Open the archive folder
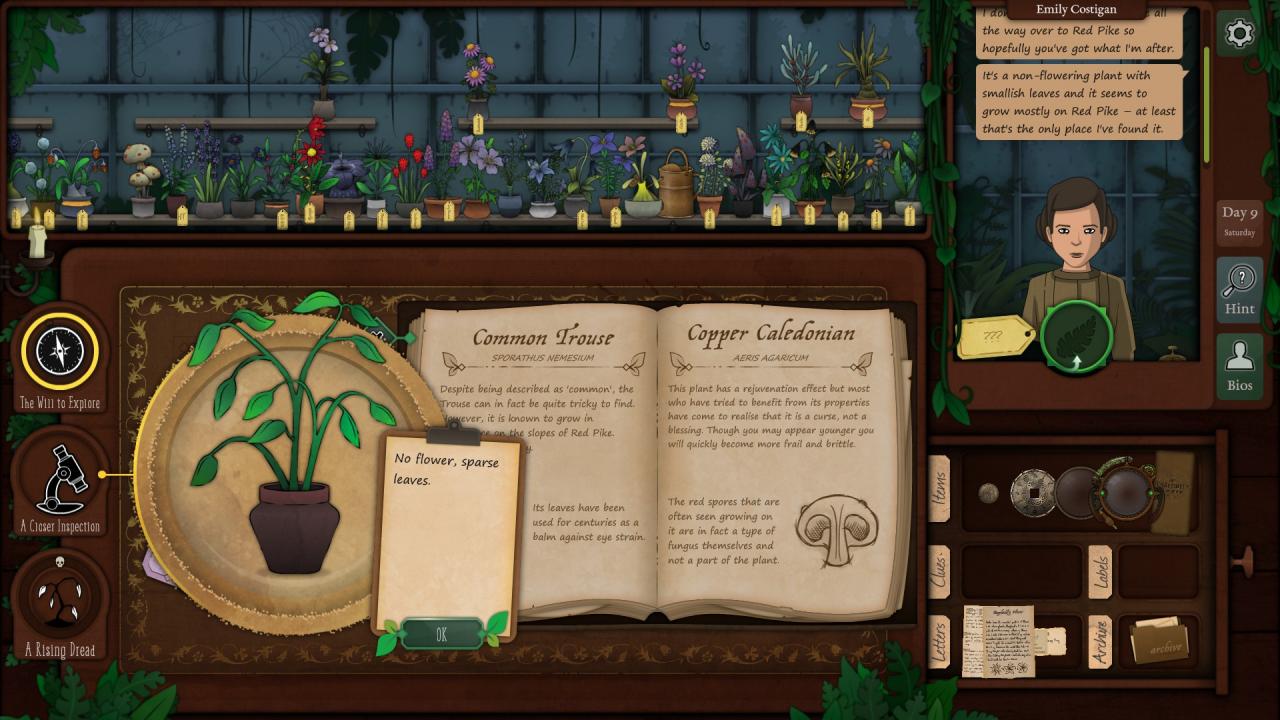Screen dimensions: 1280x720 point(1159,641)
